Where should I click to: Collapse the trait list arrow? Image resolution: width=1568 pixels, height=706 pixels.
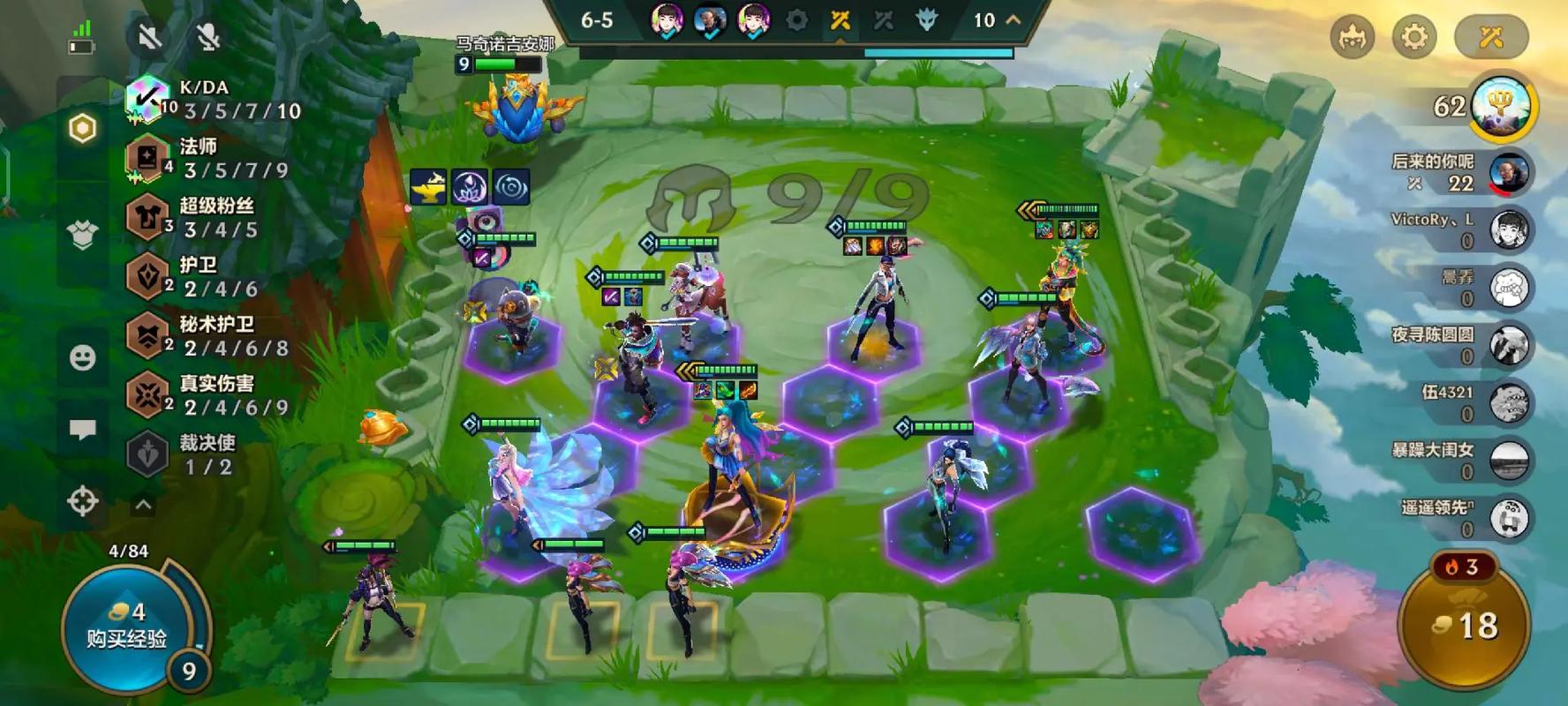pos(143,506)
